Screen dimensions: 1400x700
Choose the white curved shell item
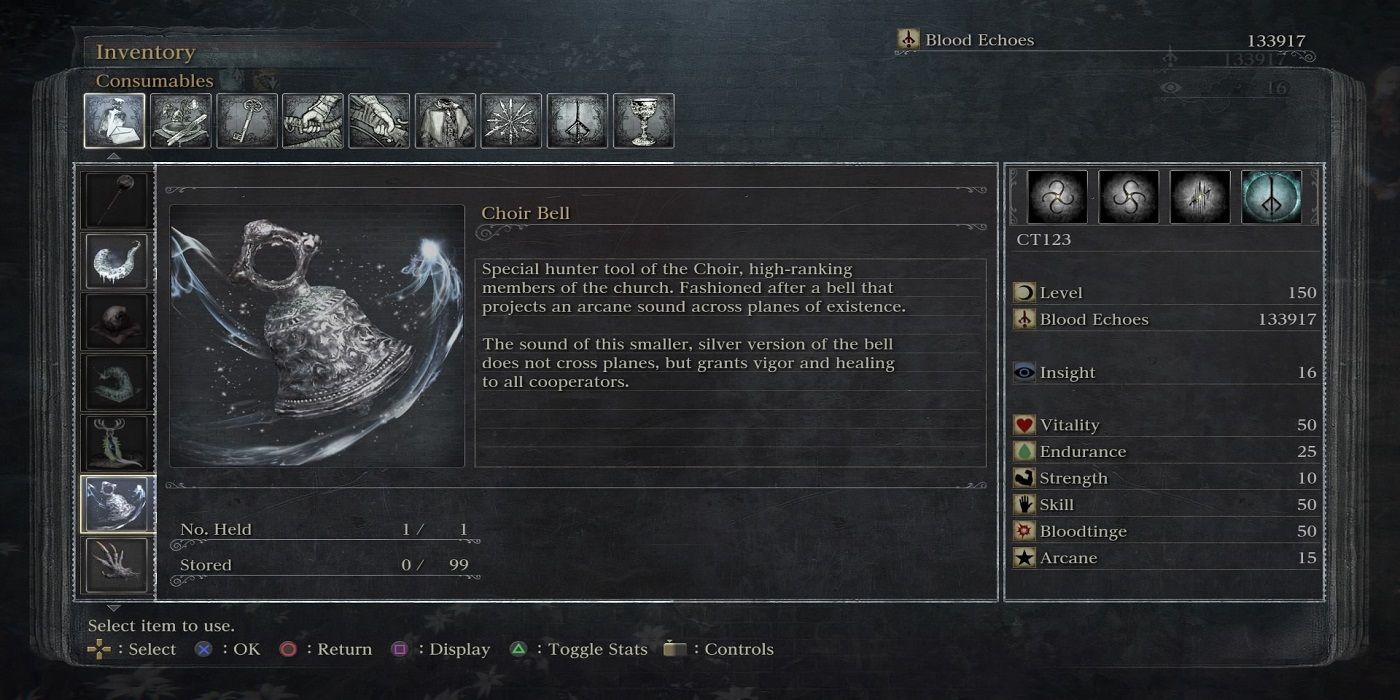pyautogui.click(x=117, y=261)
